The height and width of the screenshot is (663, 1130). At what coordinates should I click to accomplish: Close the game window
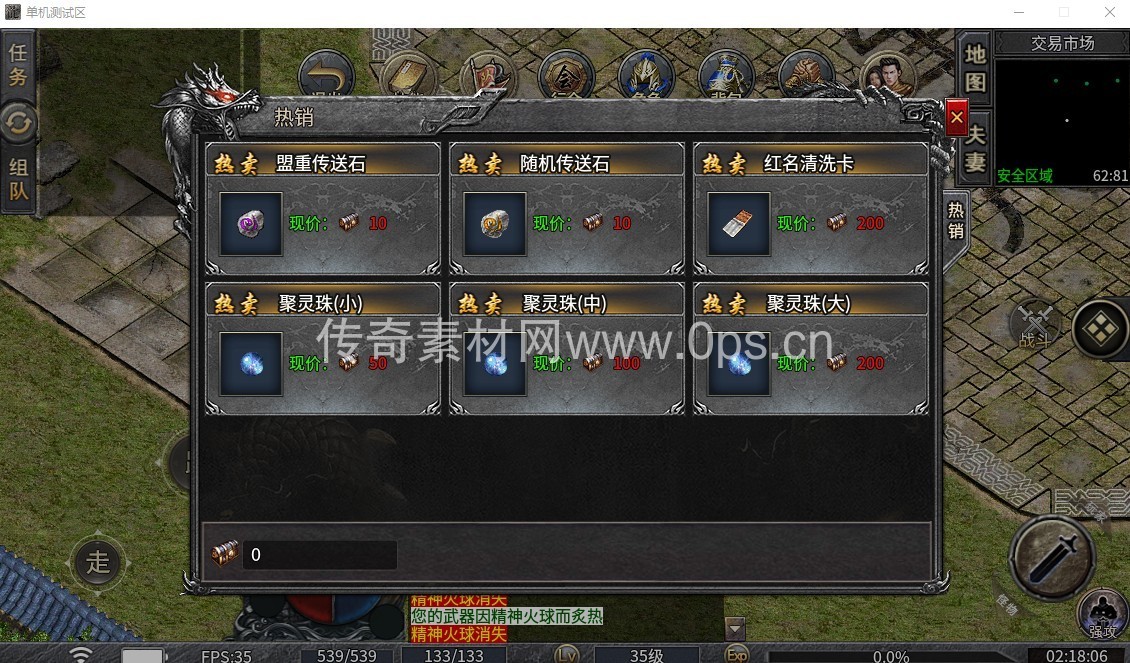point(1109,13)
